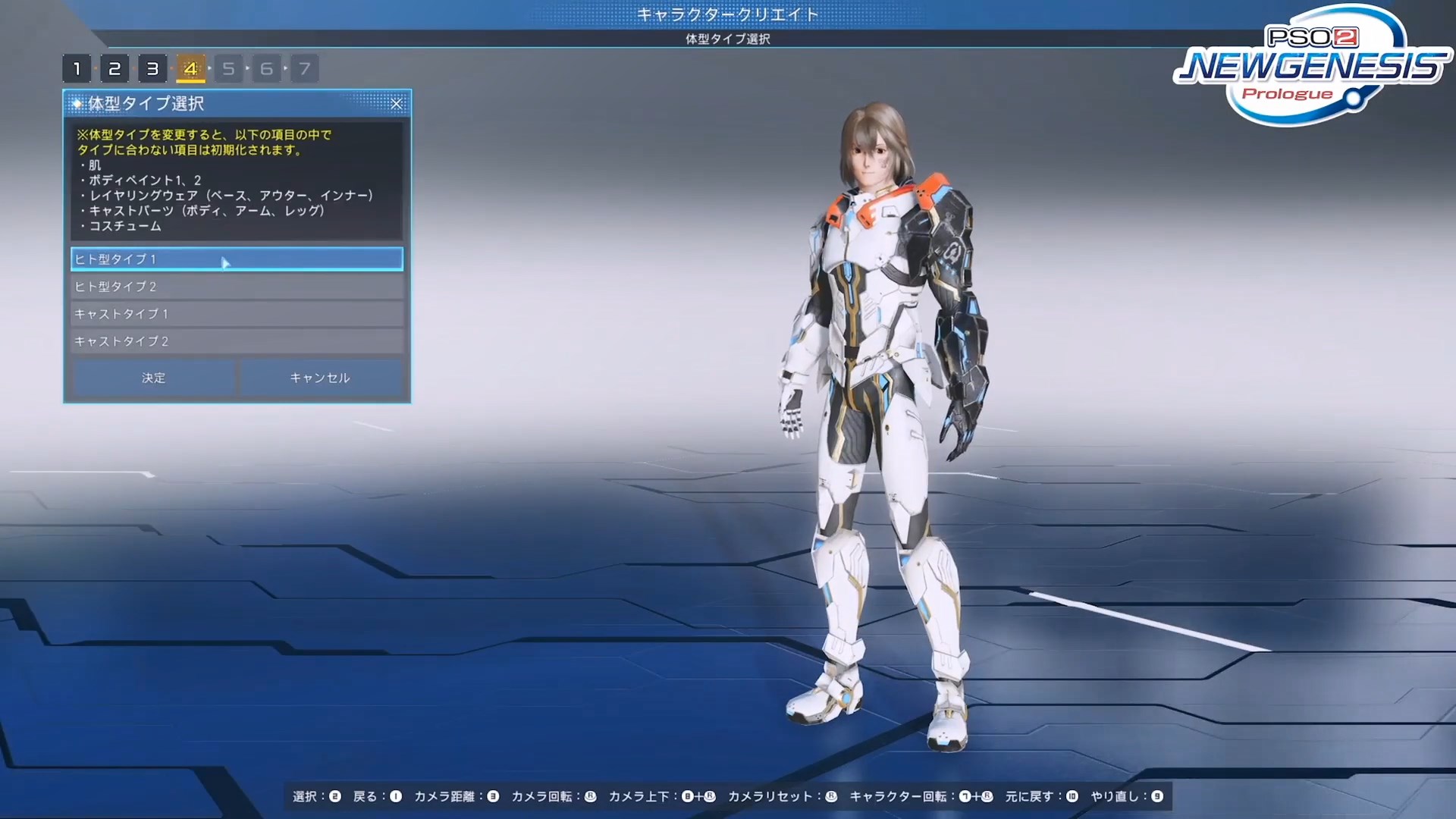1456x819 pixels.
Task: Select the step 2 icon in the progress row
Action: point(115,67)
